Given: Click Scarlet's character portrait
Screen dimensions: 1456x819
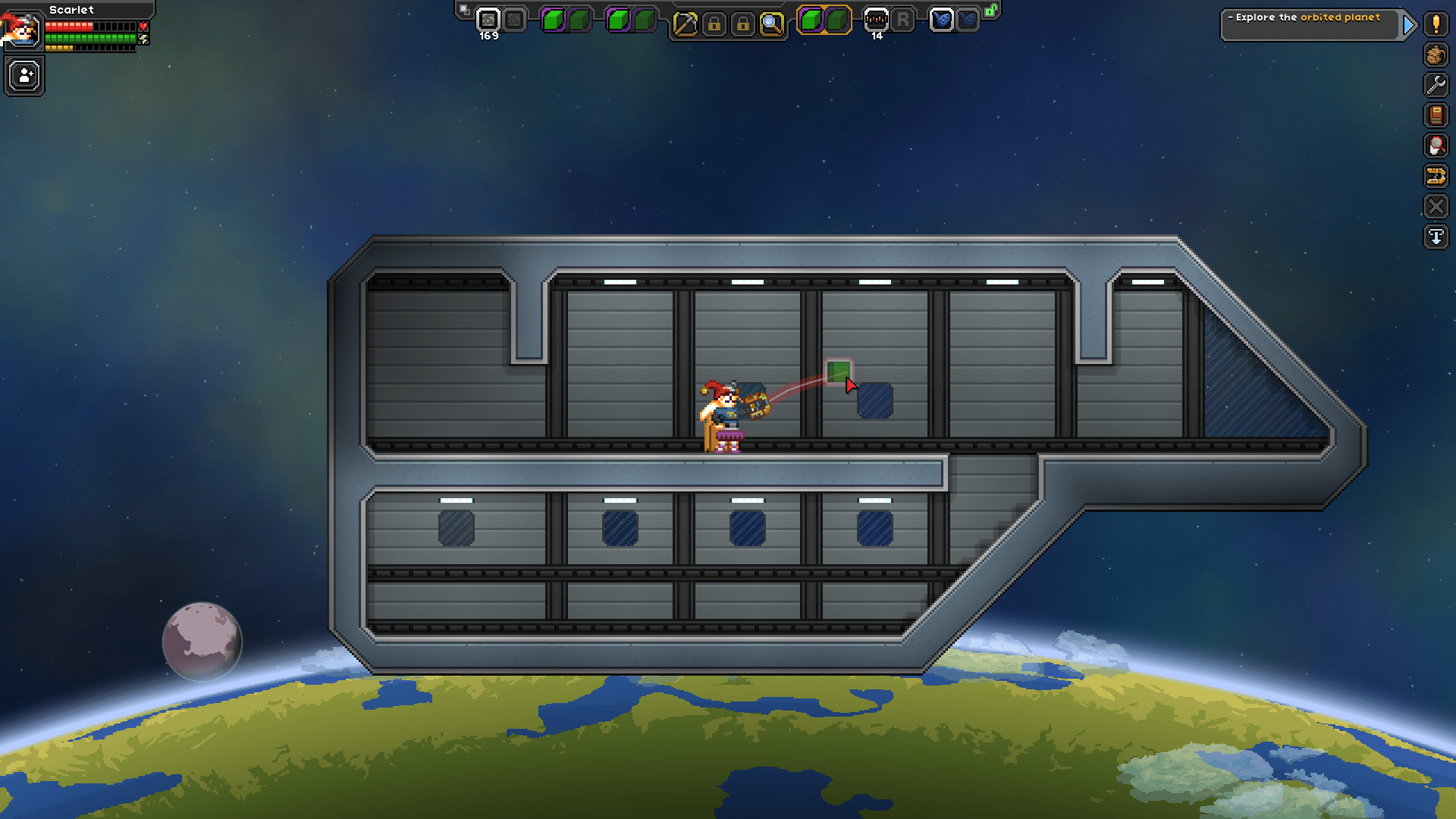Looking at the screenshot, I should pos(24,31).
